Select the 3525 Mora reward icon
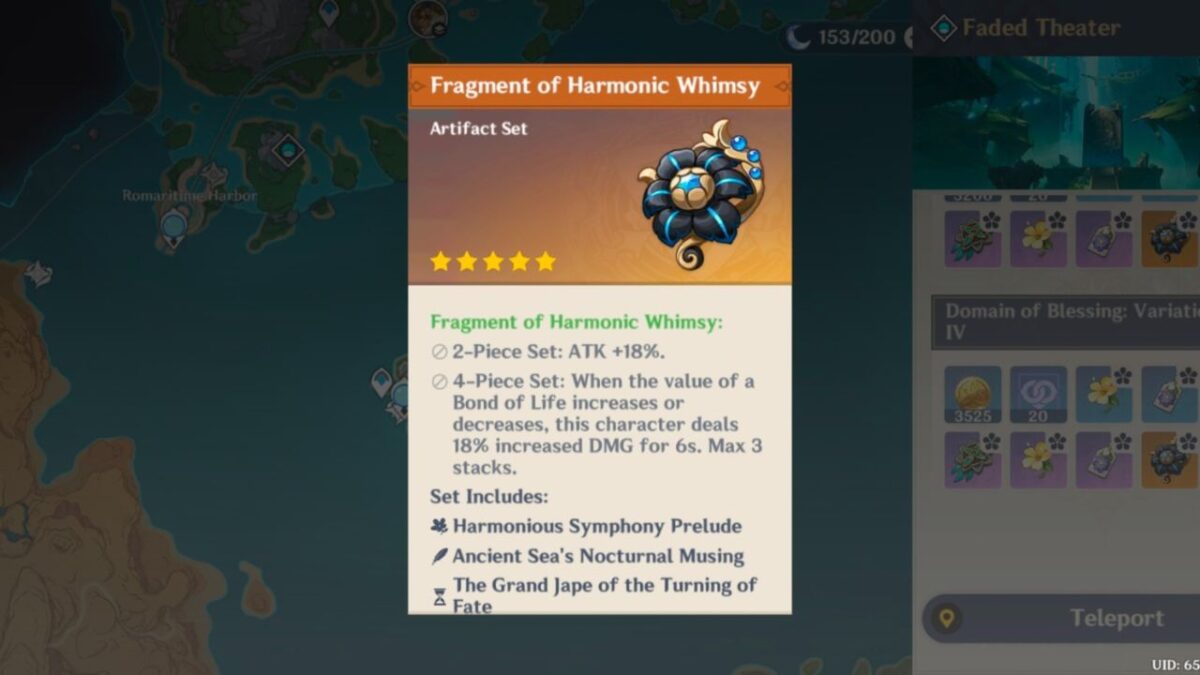The image size is (1200, 675). [x=972, y=394]
